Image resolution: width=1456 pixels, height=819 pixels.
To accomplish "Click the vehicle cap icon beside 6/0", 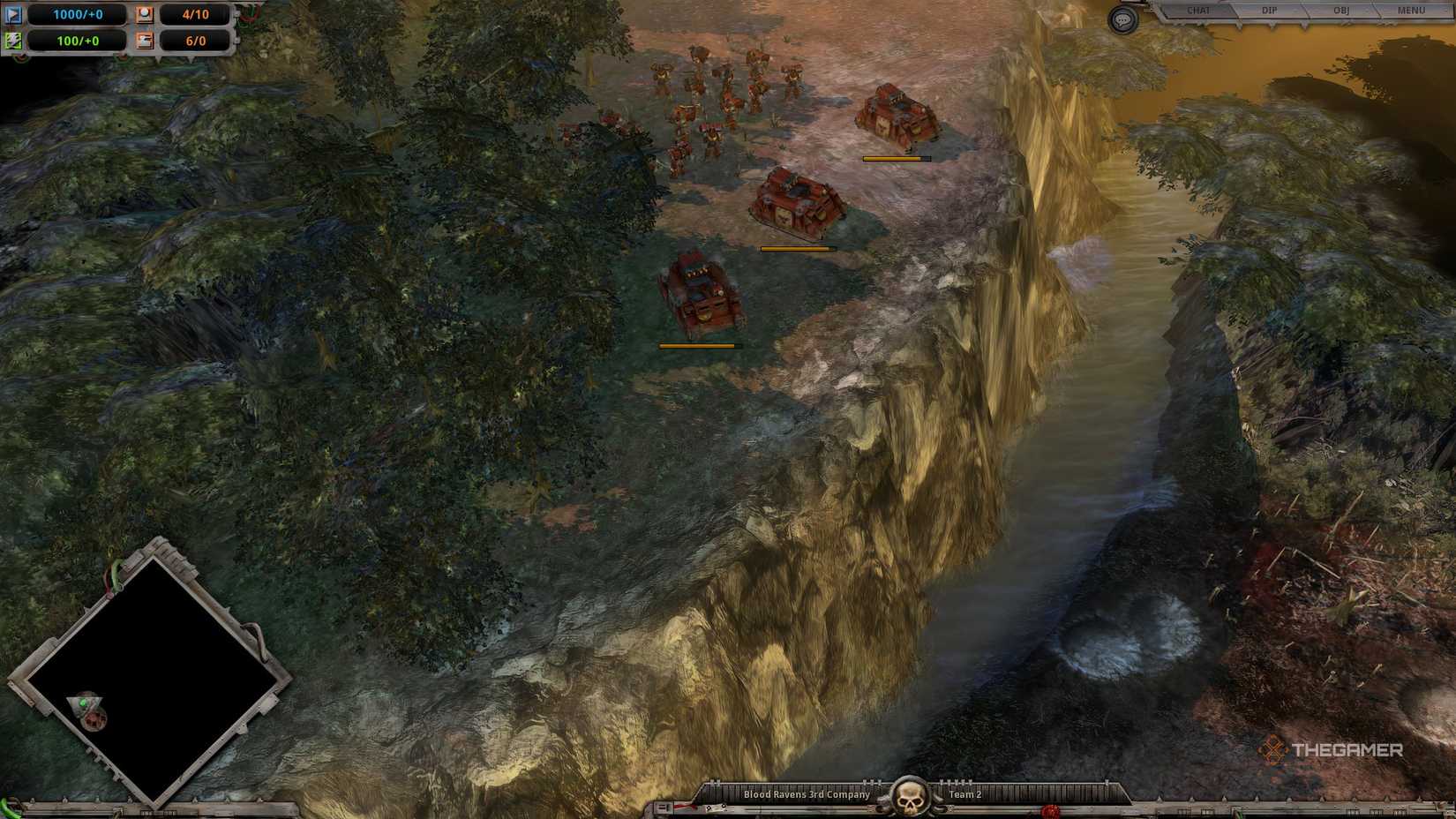I will [x=145, y=40].
